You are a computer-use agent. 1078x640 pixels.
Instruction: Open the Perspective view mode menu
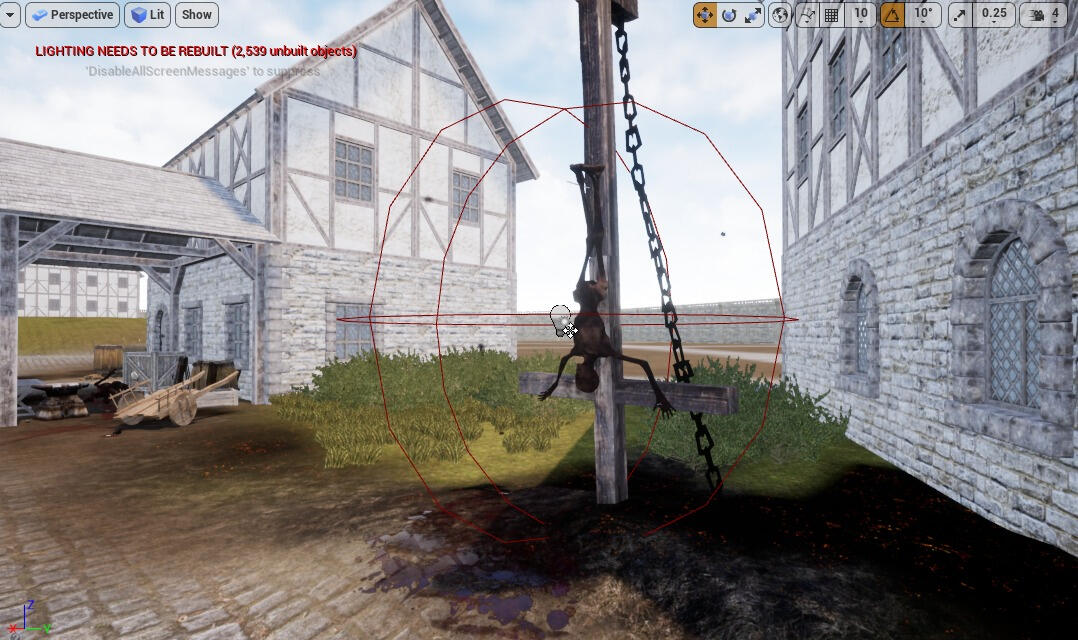coord(72,15)
